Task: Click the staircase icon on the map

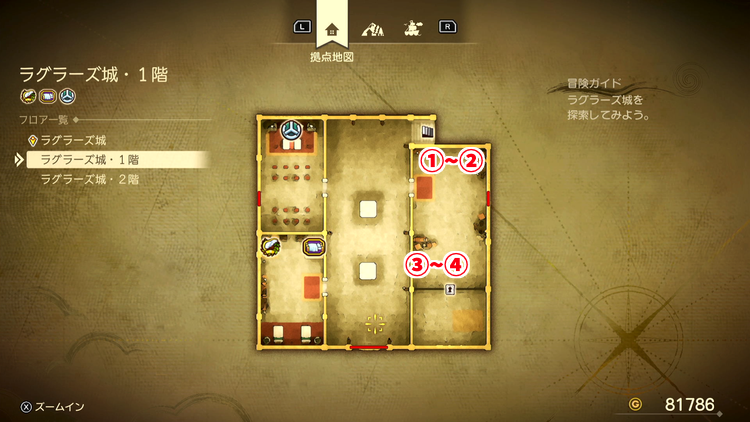Action: (427, 132)
